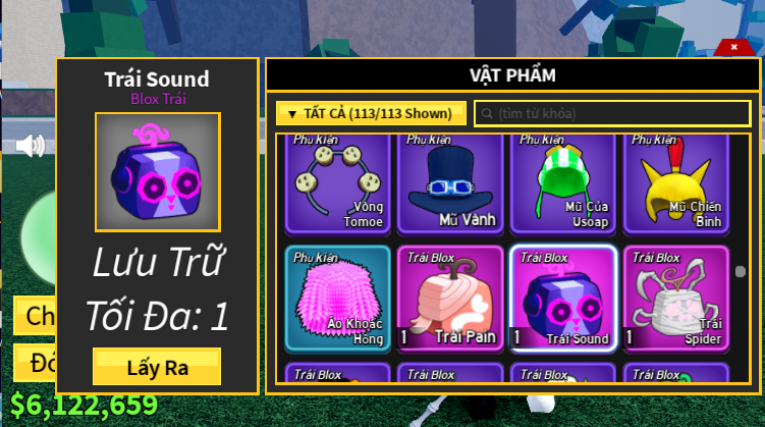This screenshot has width=765, height=427.
Task: Select the Trái Sound fruit slot
Action: [563, 298]
